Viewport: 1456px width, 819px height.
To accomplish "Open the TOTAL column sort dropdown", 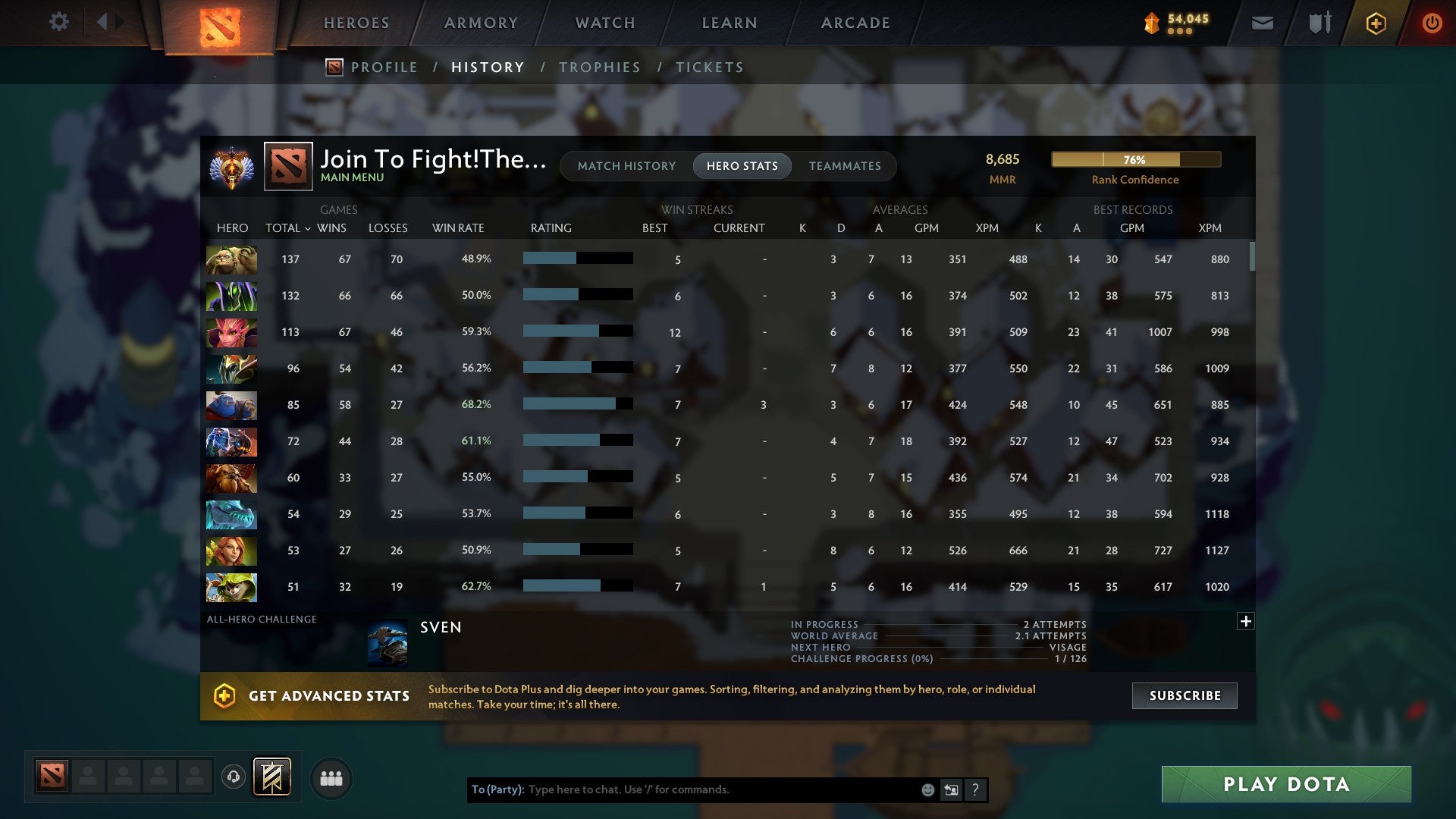I will [306, 227].
